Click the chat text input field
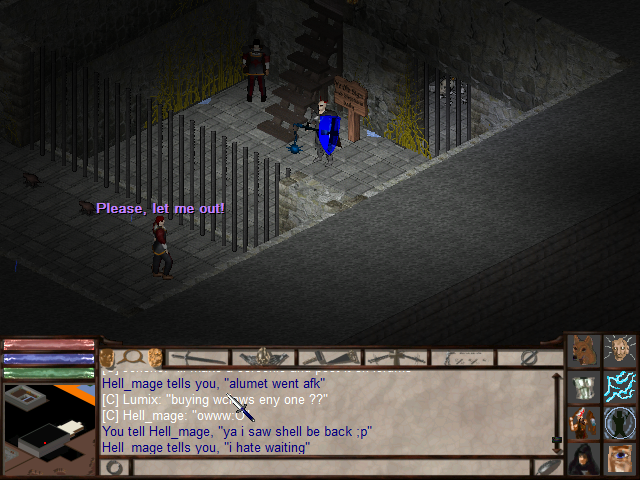Image resolution: width=640 pixels, height=480 pixels. [x=330, y=467]
